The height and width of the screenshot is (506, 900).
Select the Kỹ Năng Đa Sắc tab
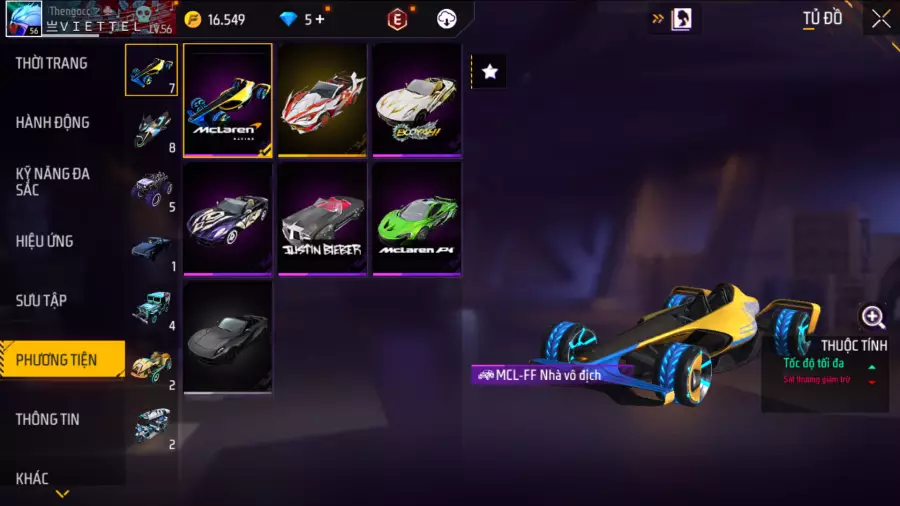click(x=53, y=181)
